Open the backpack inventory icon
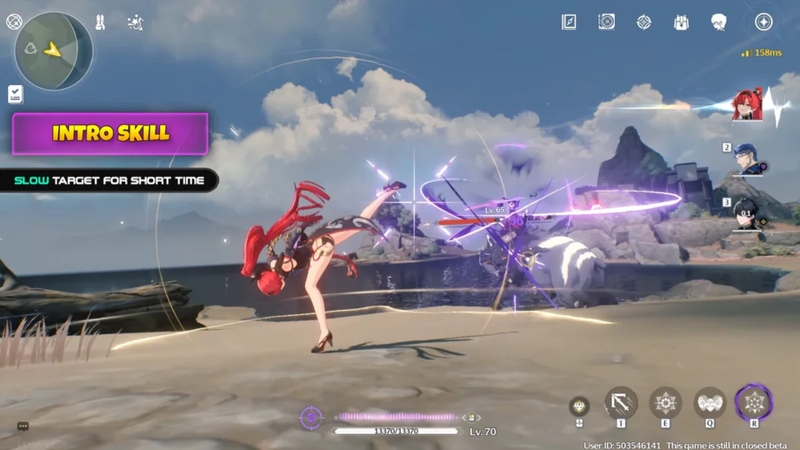Viewport: 800px width, 450px height. click(681, 21)
